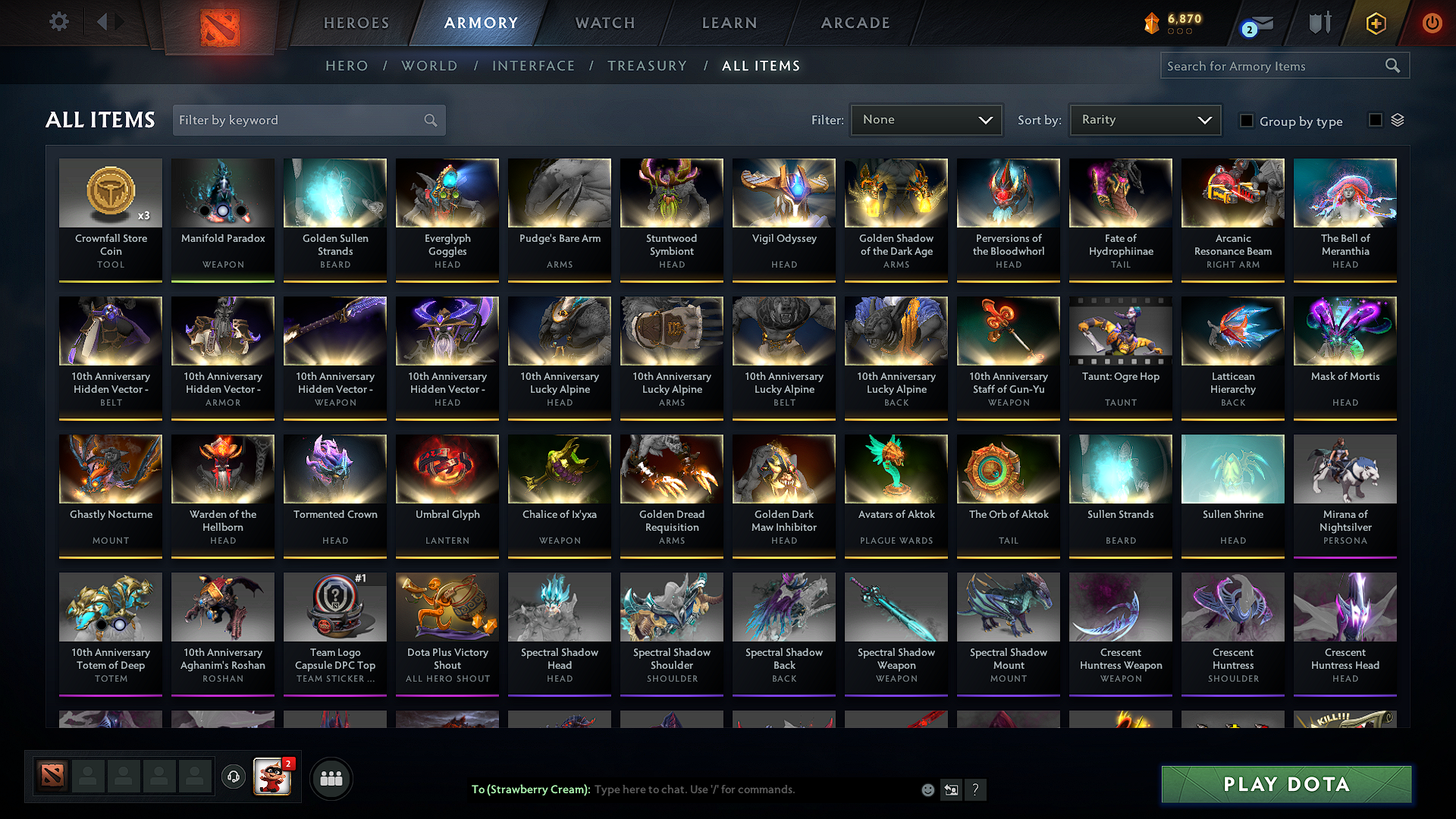The height and width of the screenshot is (819, 1456).
Task: Click the red power button
Action: 1432,23
